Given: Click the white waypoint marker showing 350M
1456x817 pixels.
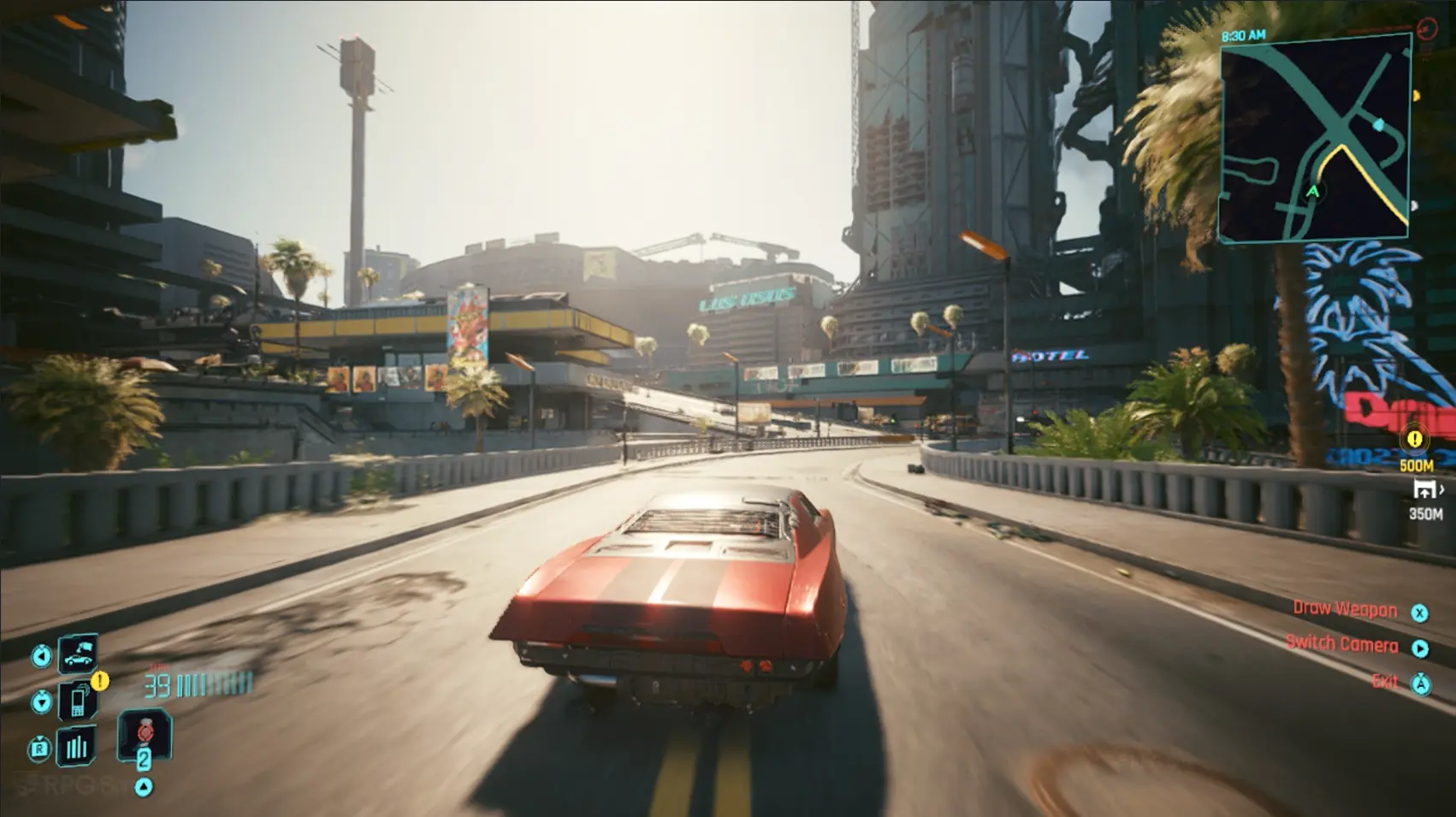Looking at the screenshot, I should coord(1425,489).
